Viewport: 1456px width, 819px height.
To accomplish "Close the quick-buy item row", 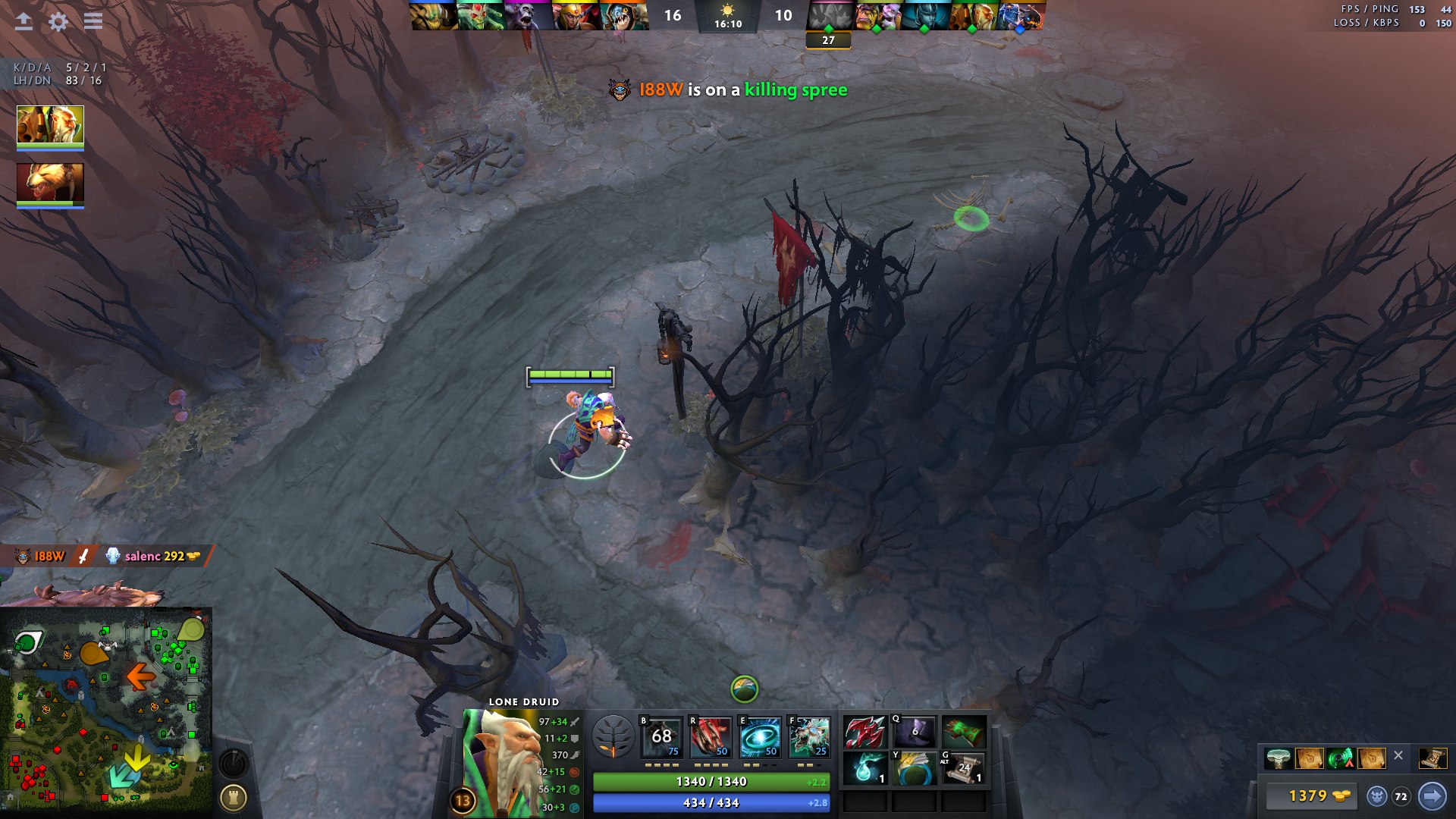I will (1398, 755).
